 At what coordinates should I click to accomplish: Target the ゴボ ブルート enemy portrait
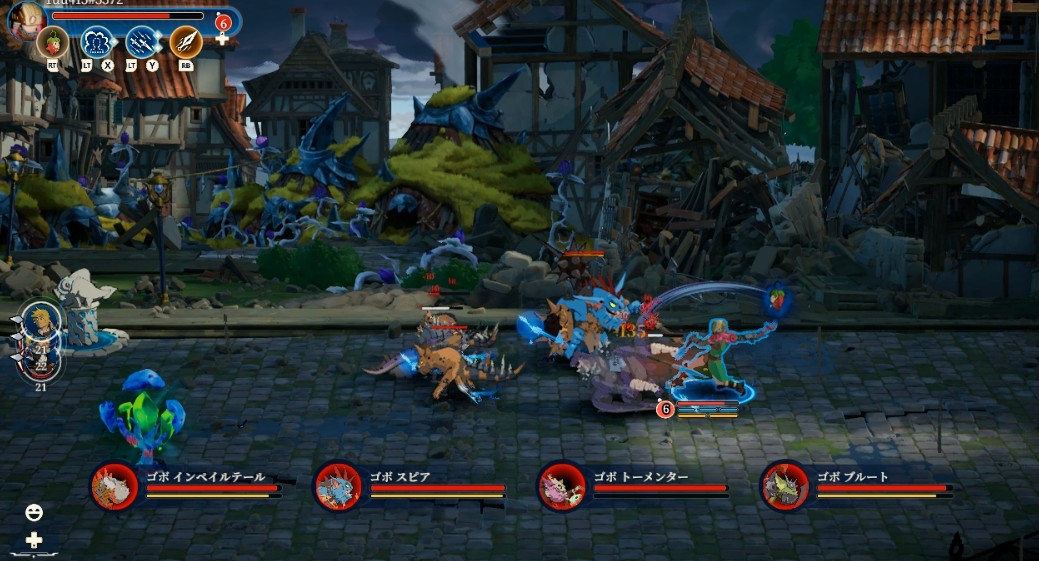tap(784, 487)
